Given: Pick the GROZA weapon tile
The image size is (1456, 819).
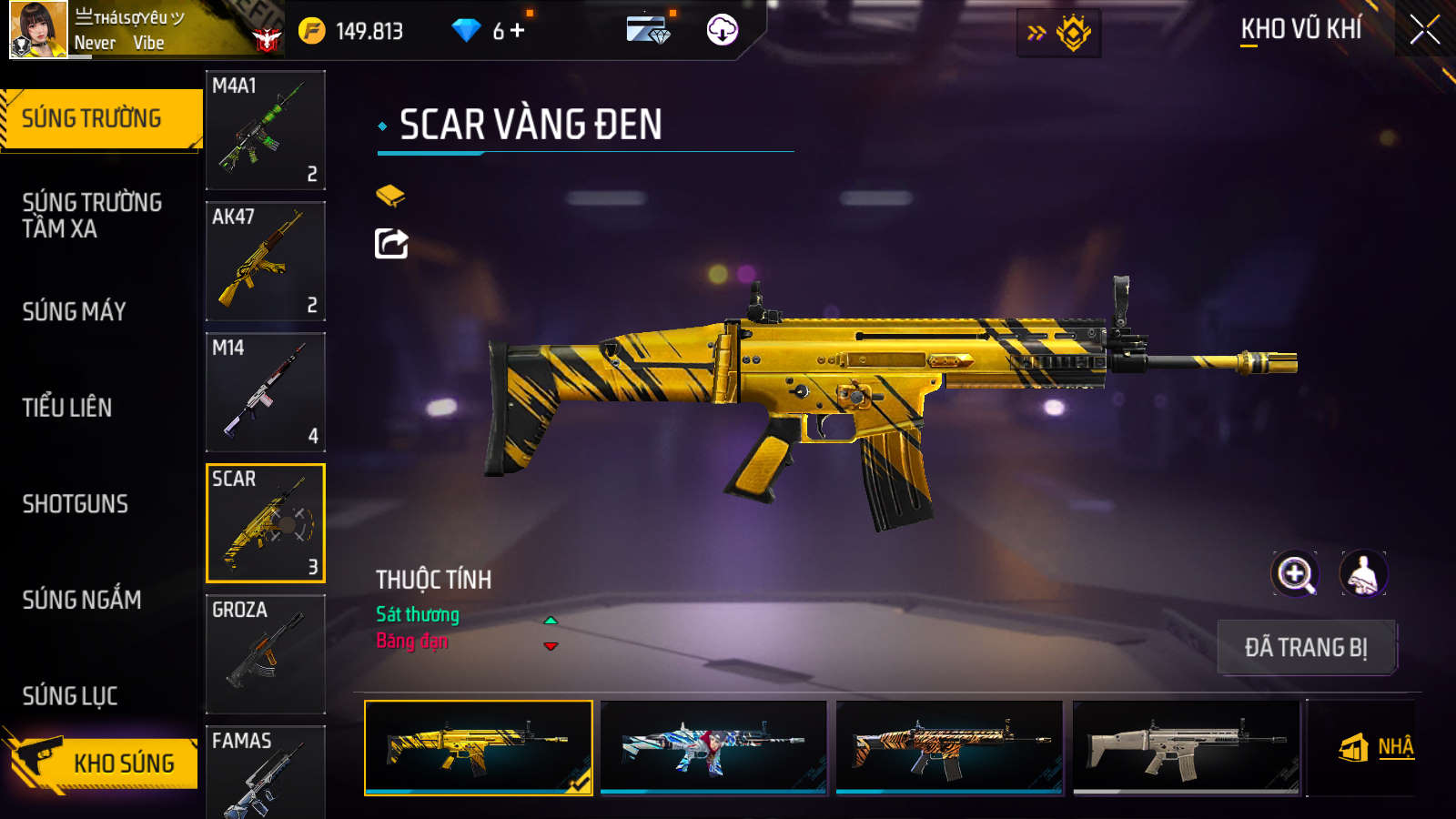Looking at the screenshot, I should click(x=265, y=653).
